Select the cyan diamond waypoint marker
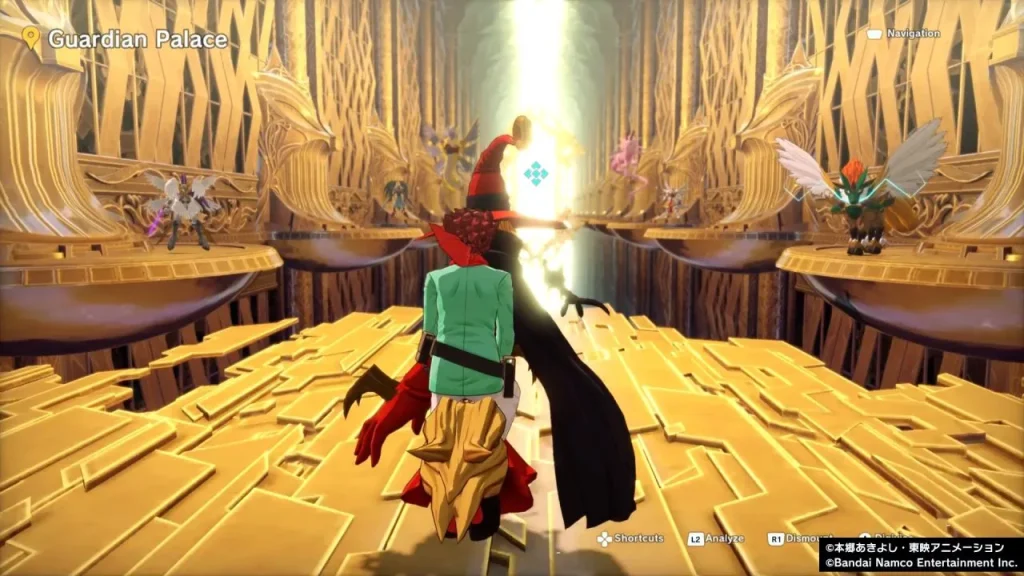 (x=536, y=173)
